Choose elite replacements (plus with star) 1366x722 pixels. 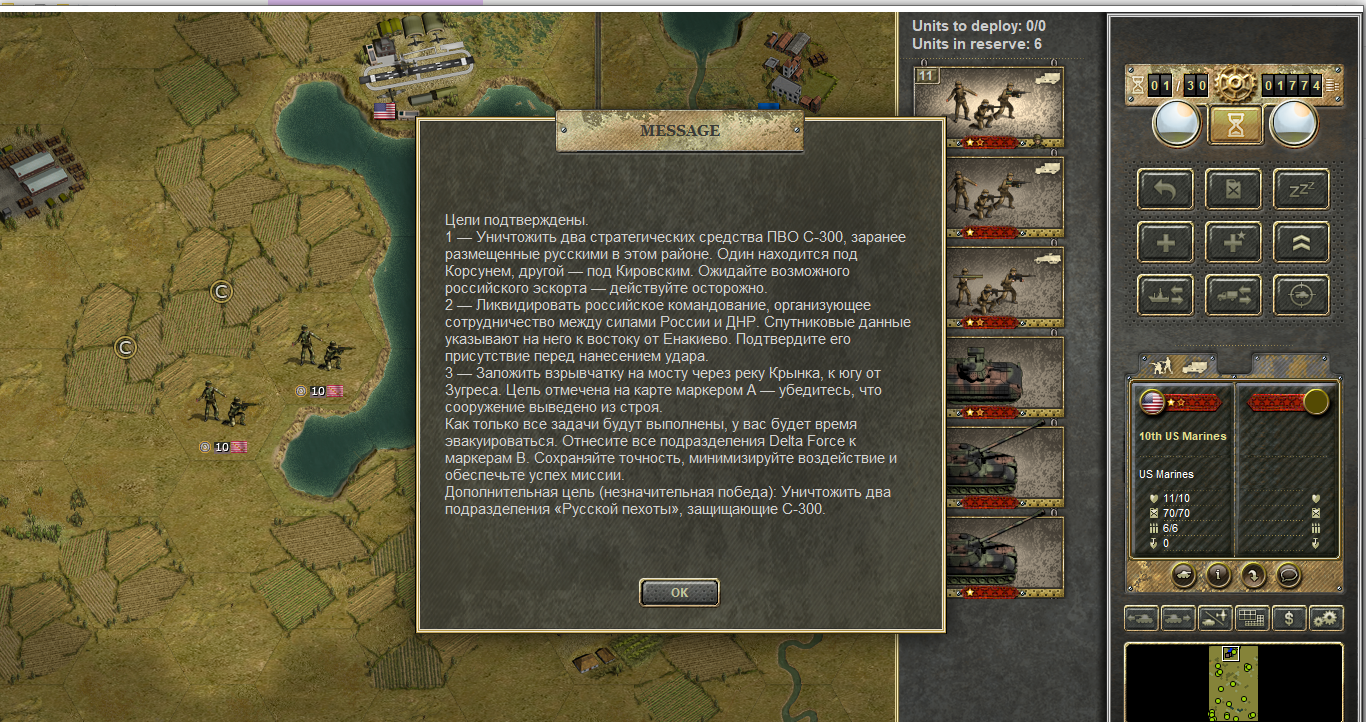point(1233,242)
